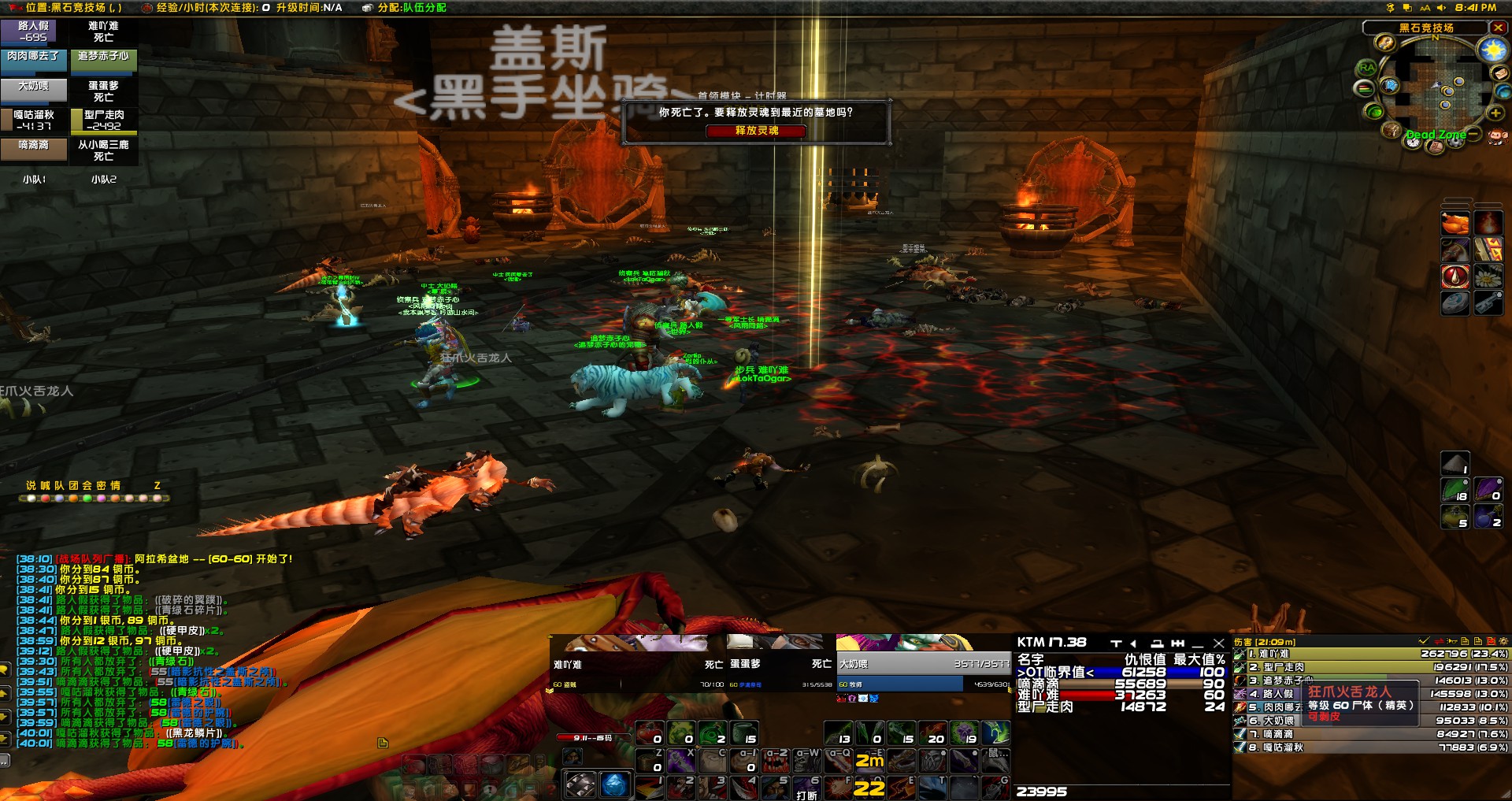Open the rightmost bag icon showing count 2

coord(1488,517)
